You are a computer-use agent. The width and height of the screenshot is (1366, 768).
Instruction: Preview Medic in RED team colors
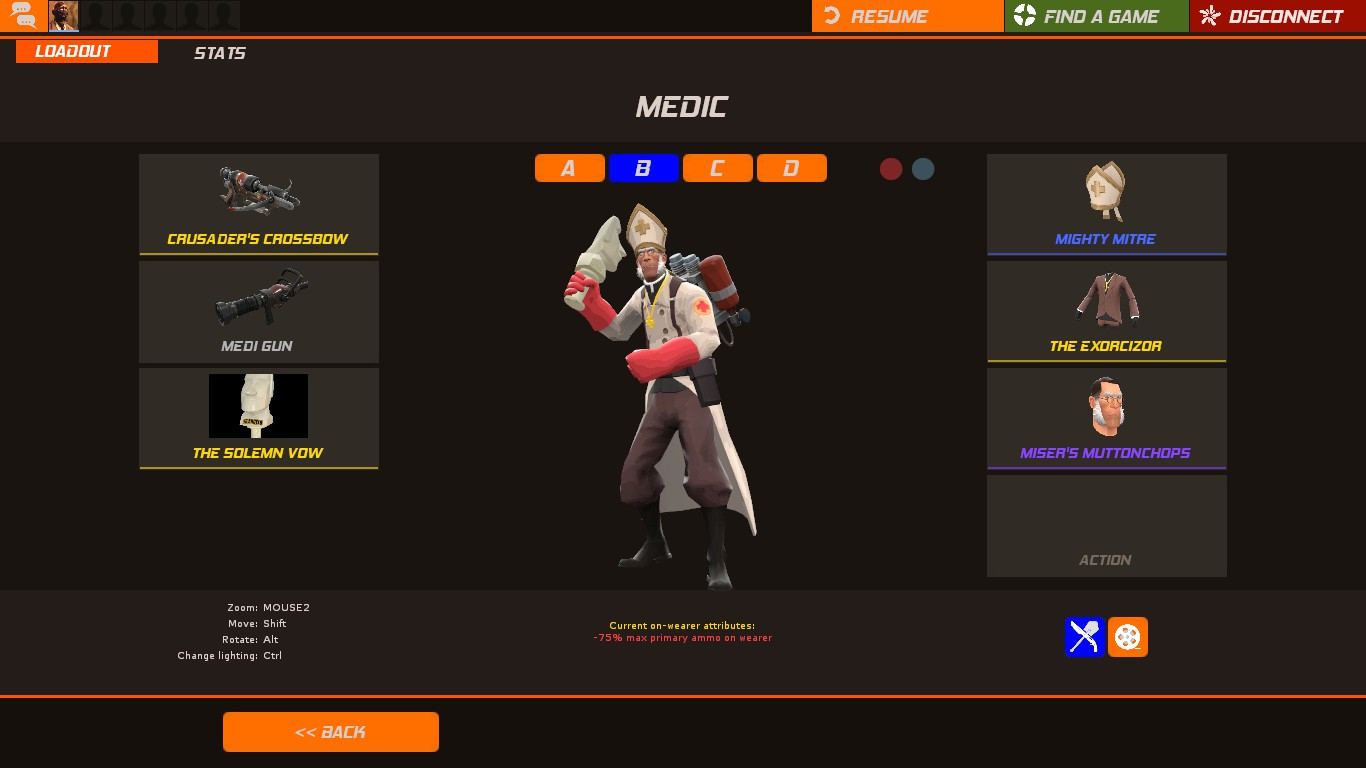(891, 169)
